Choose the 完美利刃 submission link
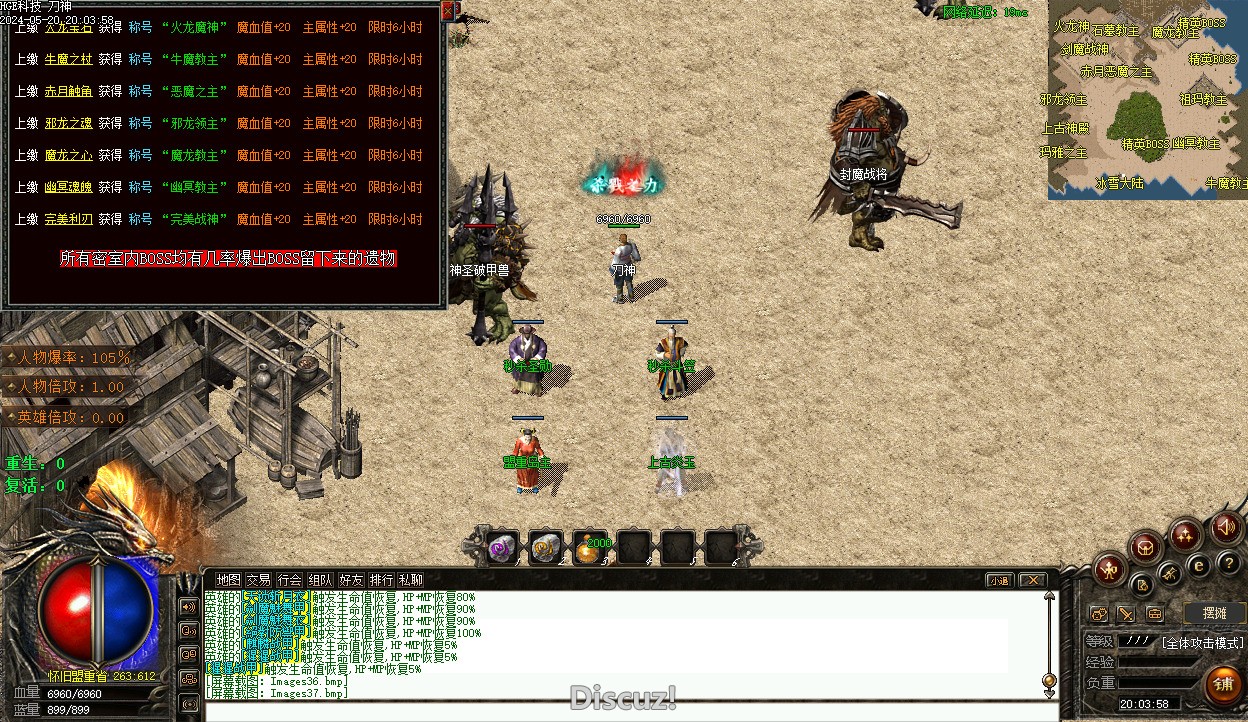 tap(68, 220)
